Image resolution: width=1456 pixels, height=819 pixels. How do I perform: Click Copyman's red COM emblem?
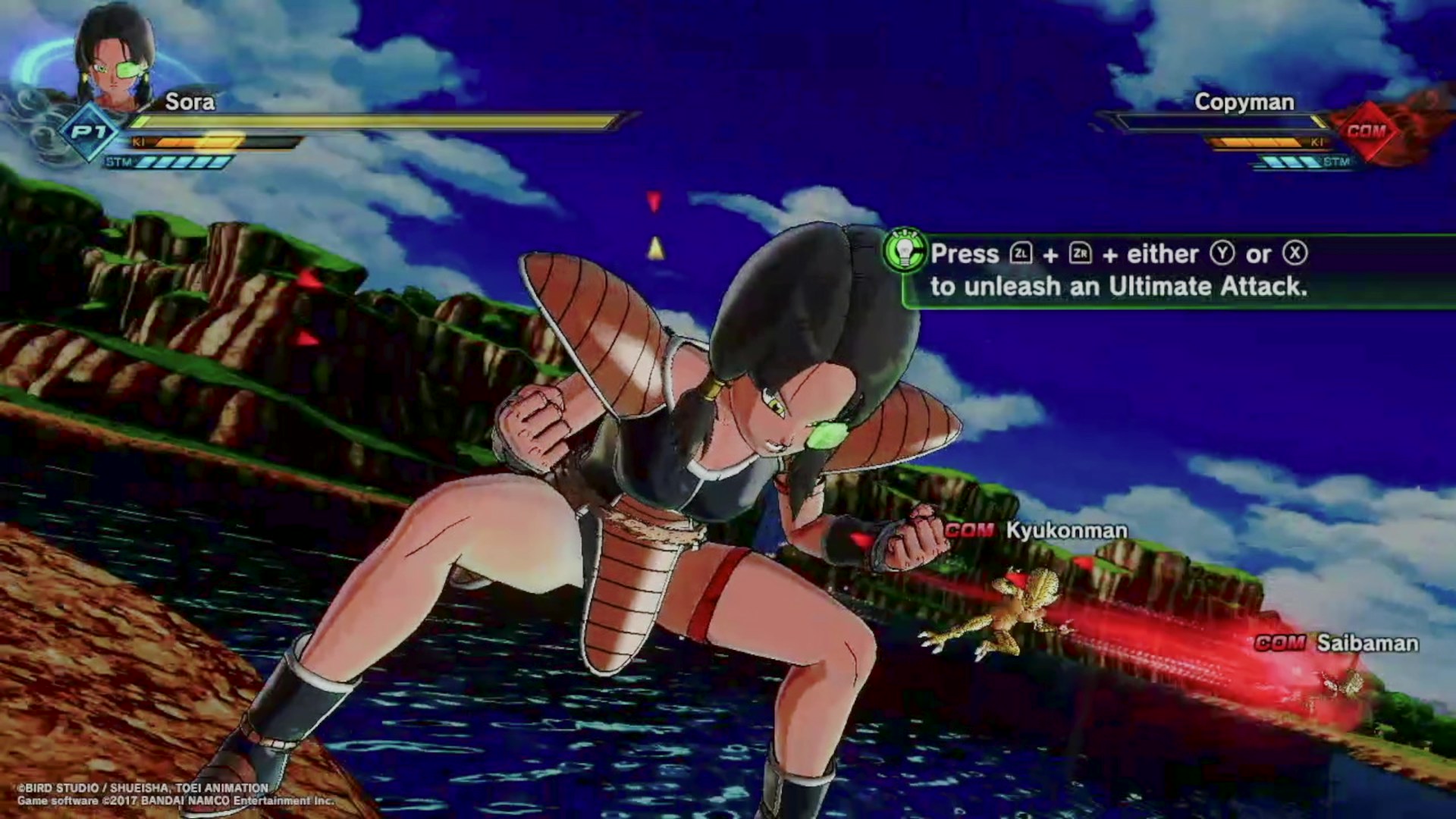tap(1366, 131)
